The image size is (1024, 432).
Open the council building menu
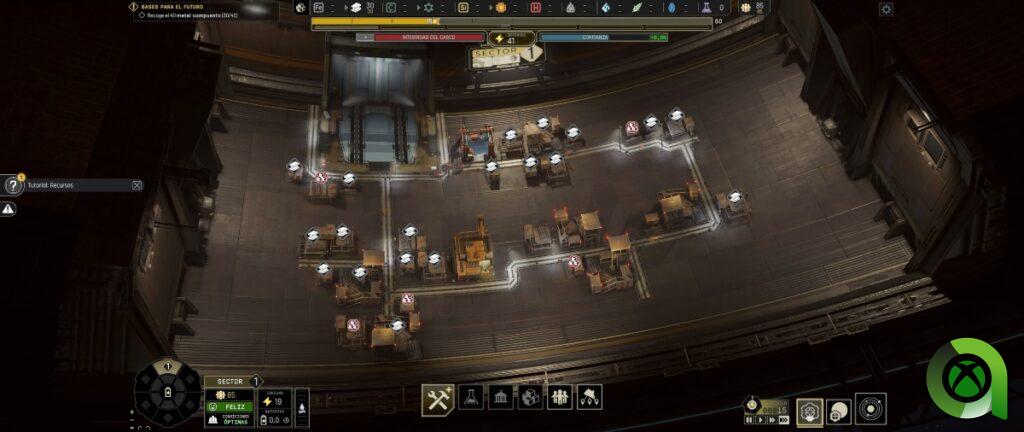pyautogui.click(x=501, y=397)
